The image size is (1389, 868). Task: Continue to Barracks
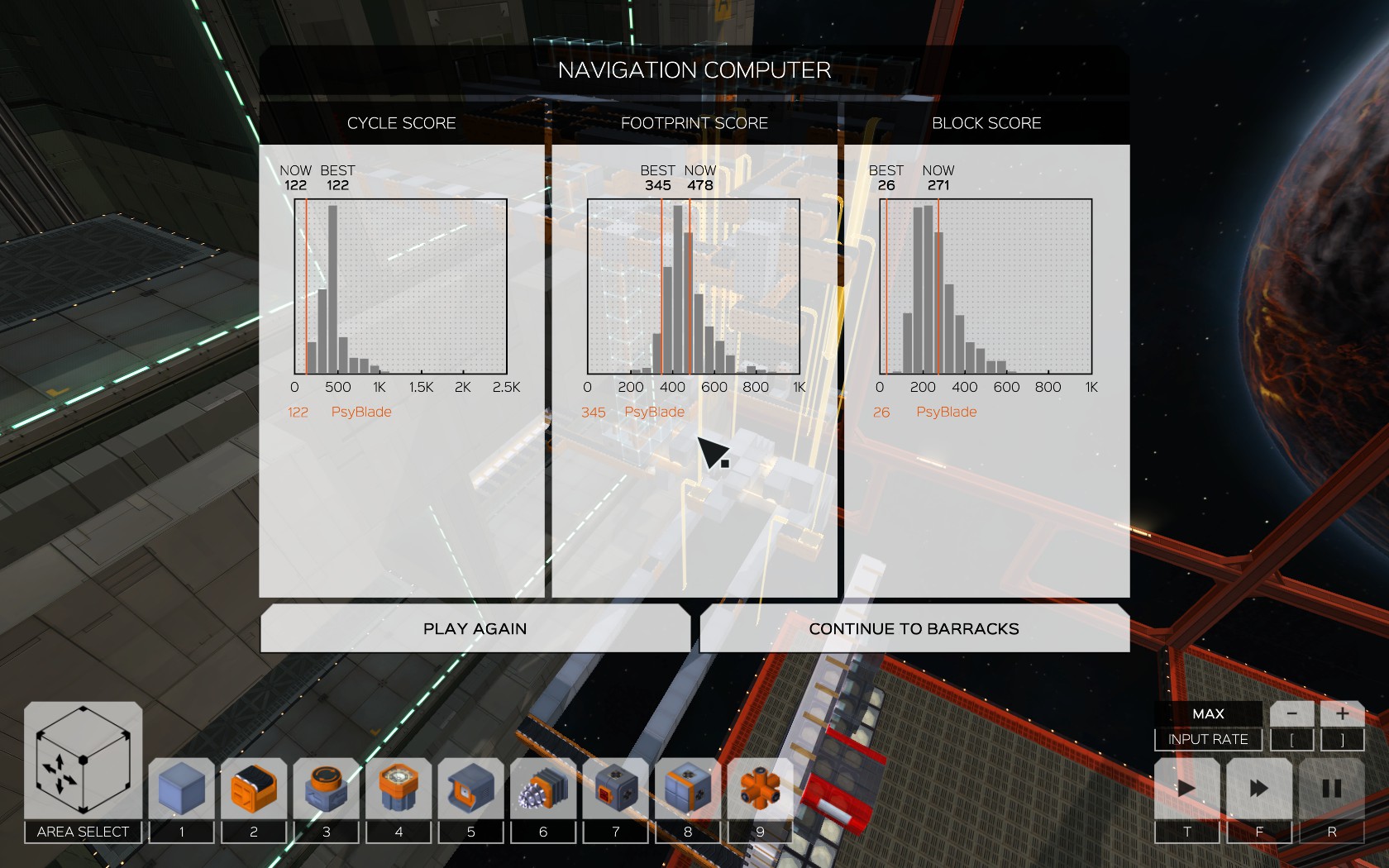pos(914,629)
